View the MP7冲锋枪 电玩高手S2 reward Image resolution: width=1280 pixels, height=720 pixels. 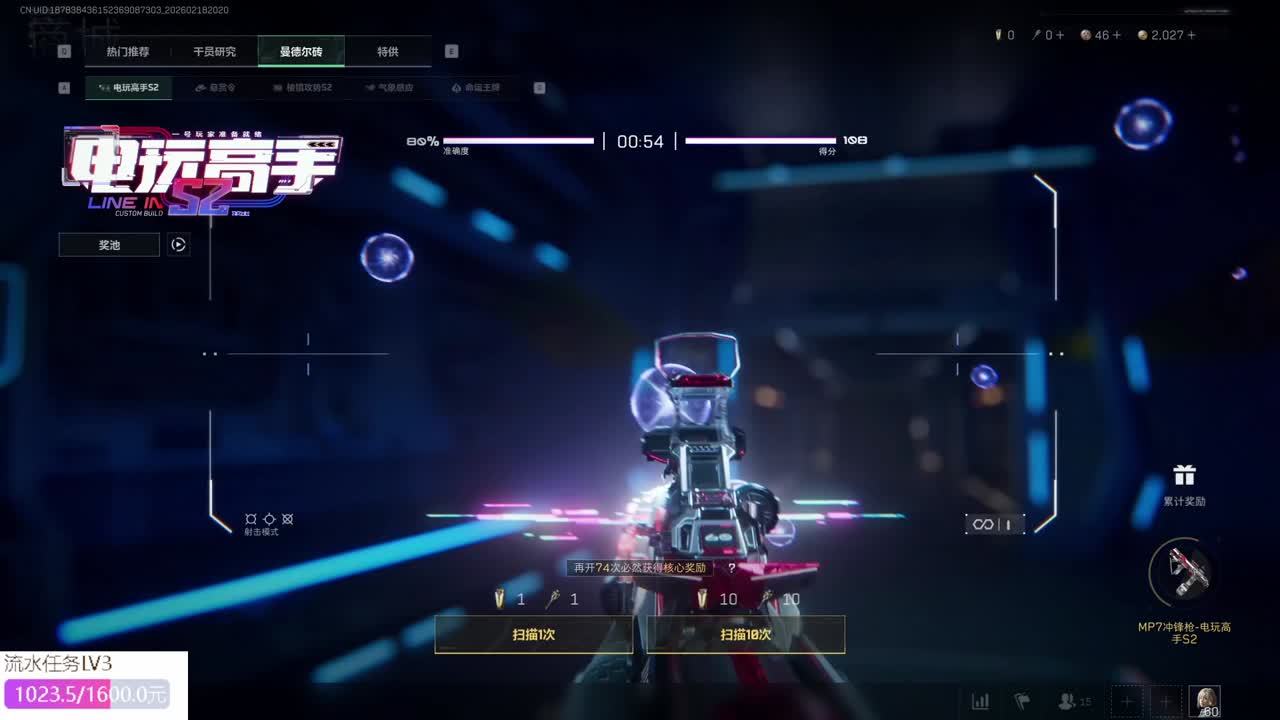(x=1184, y=574)
